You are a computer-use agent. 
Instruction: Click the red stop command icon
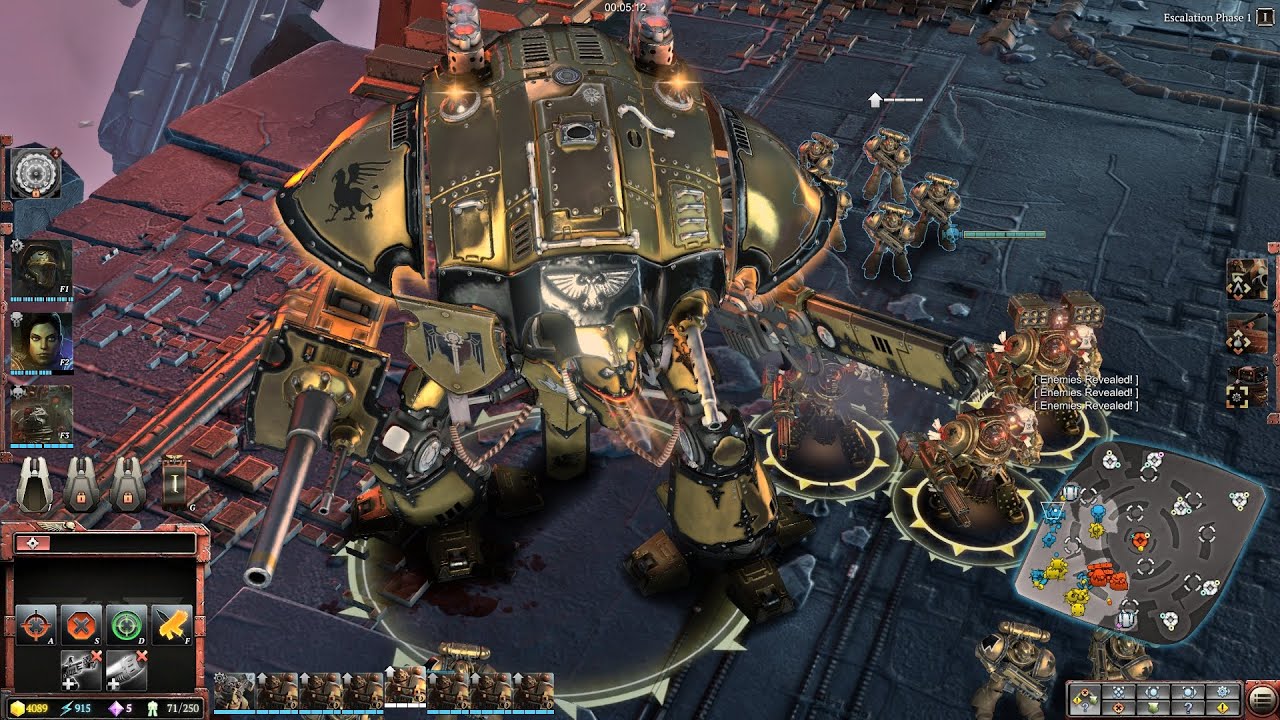(x=79, y=626)
